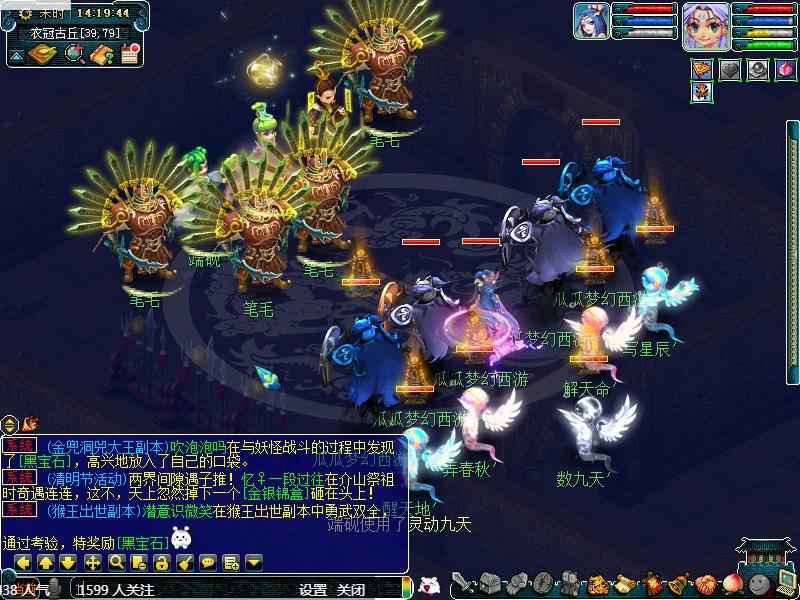This screenshot has height=600, width=800.
Task: Click the magnifier icon in chat toolbar
Action: [116, 562]
